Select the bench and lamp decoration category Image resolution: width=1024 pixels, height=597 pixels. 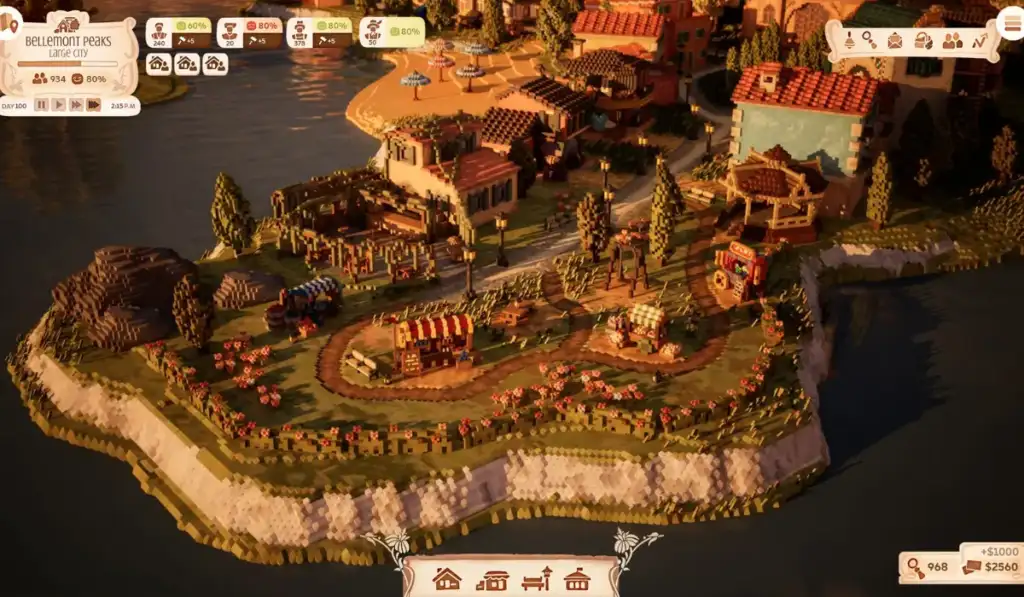point(537,579)
